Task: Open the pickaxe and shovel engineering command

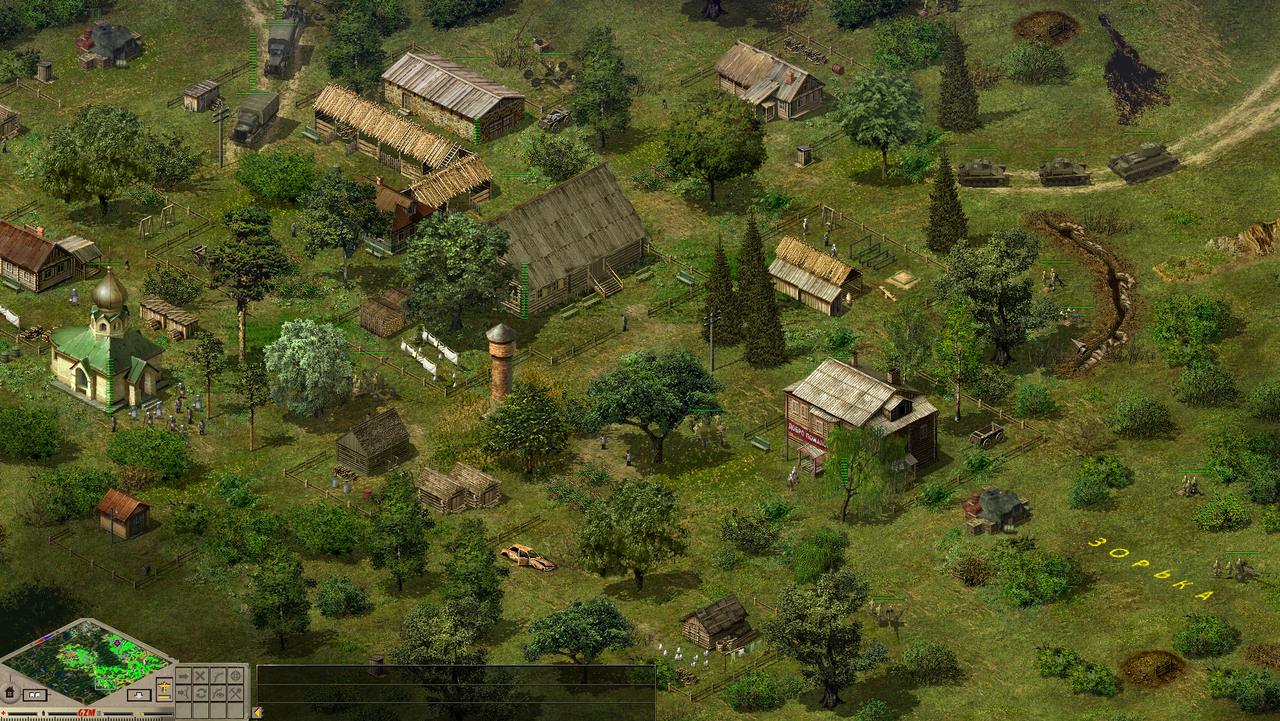Action: tap(236, 693)
